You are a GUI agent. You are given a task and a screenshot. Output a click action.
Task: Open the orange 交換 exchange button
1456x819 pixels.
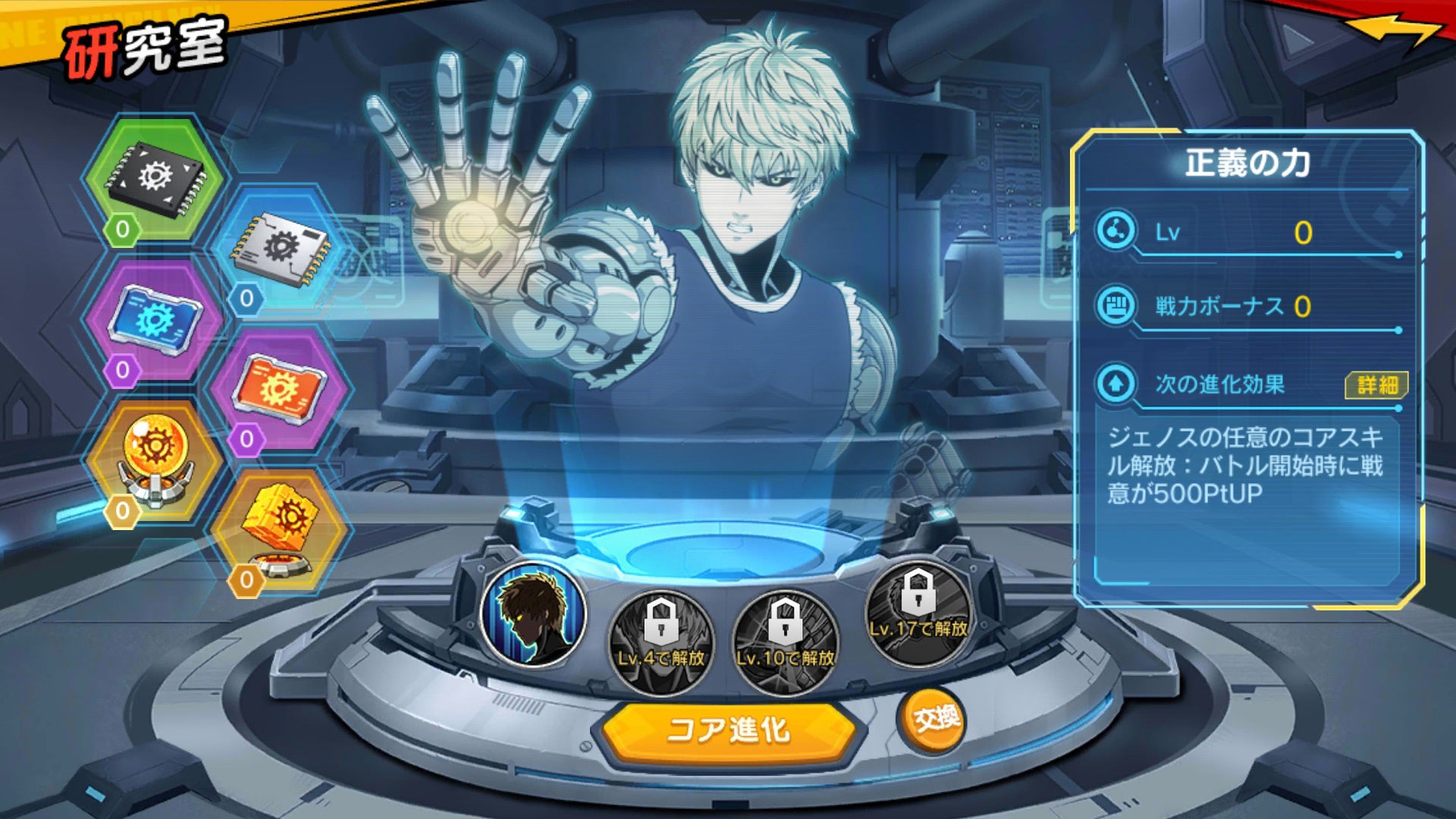tap(935, 718)
